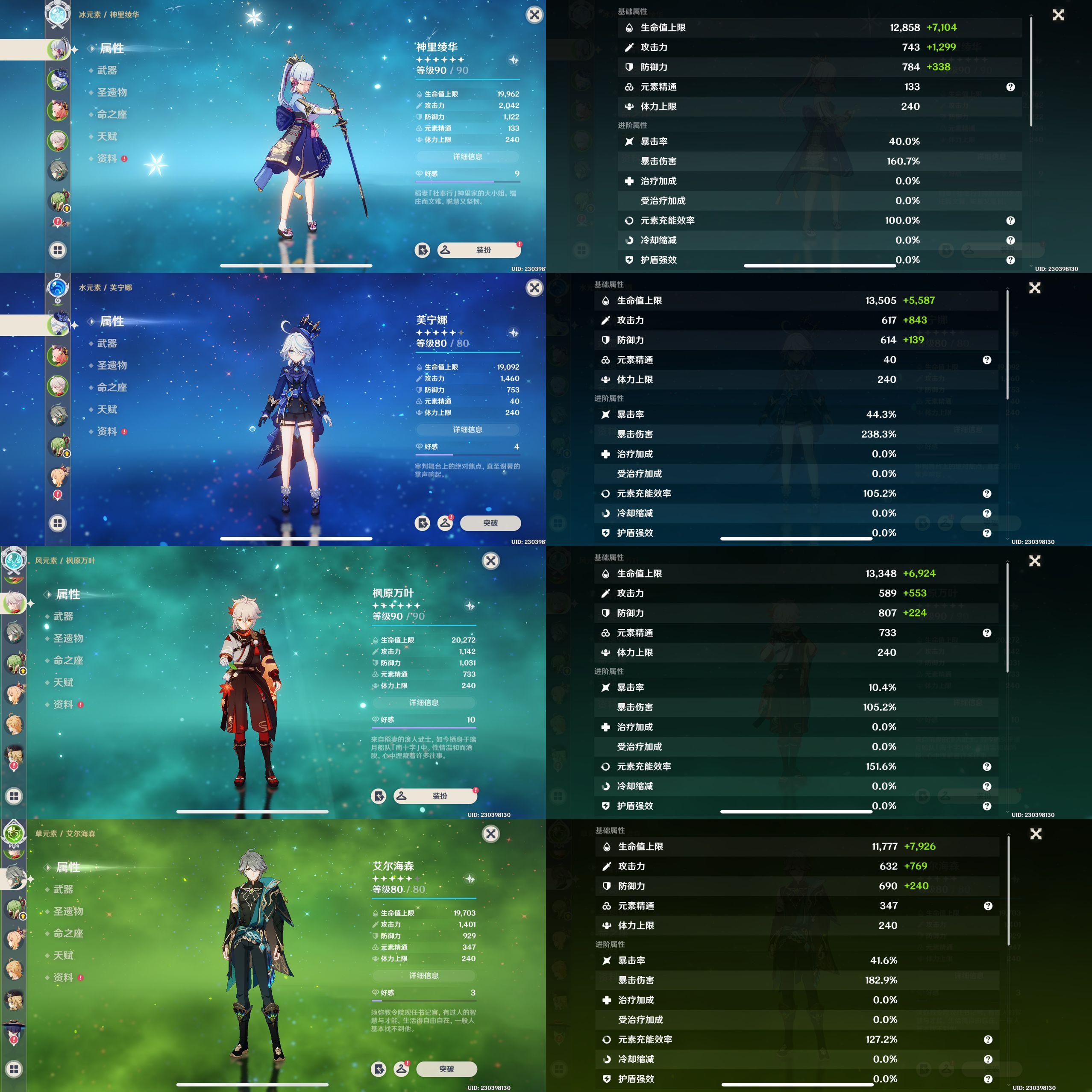
Task: Show help for 元素充能效率 at 127.2%
Action: [988, 1039]
